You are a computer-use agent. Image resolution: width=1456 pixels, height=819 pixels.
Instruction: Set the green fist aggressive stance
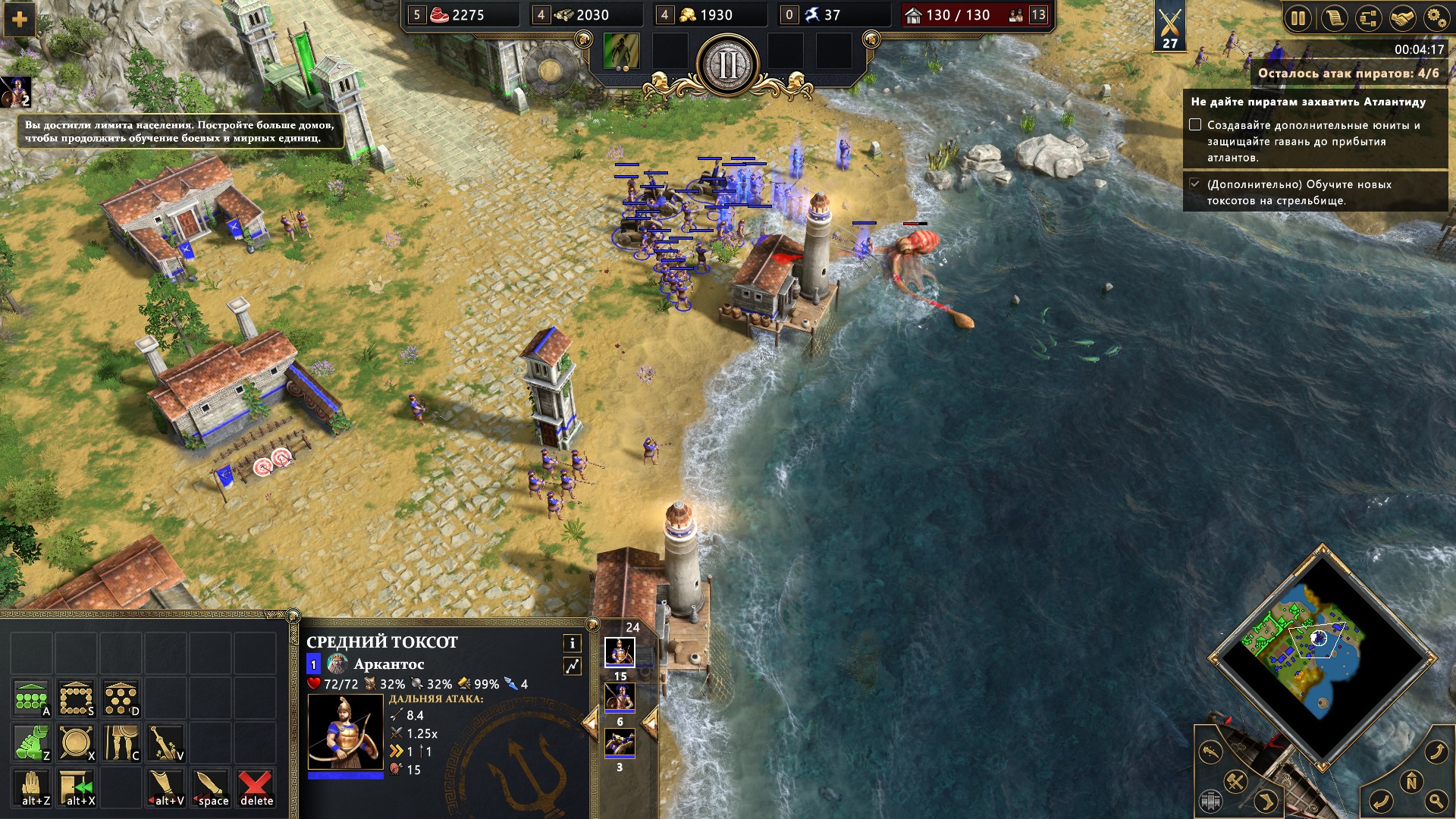click(x=31, y=742)
